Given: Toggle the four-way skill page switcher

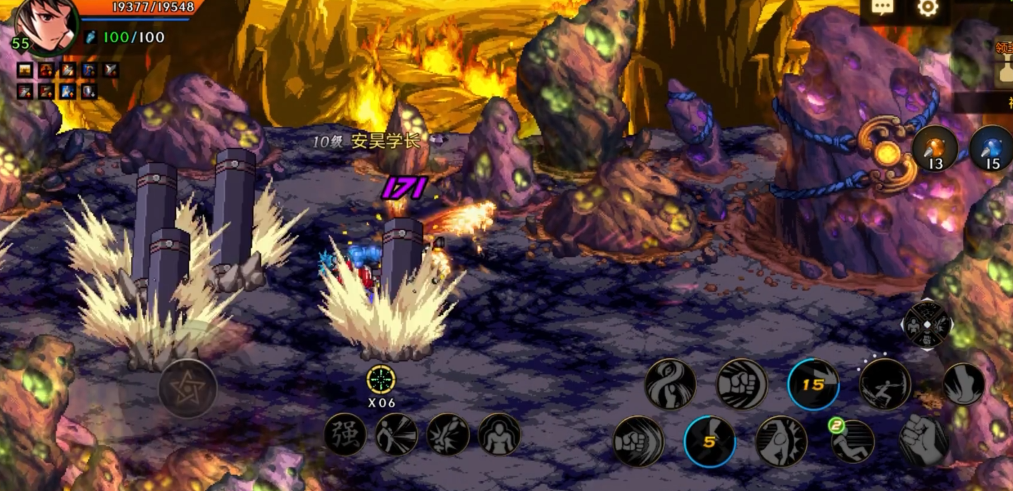Looking at the screenshot, I should pyautogui.click(x=926, y=325).
